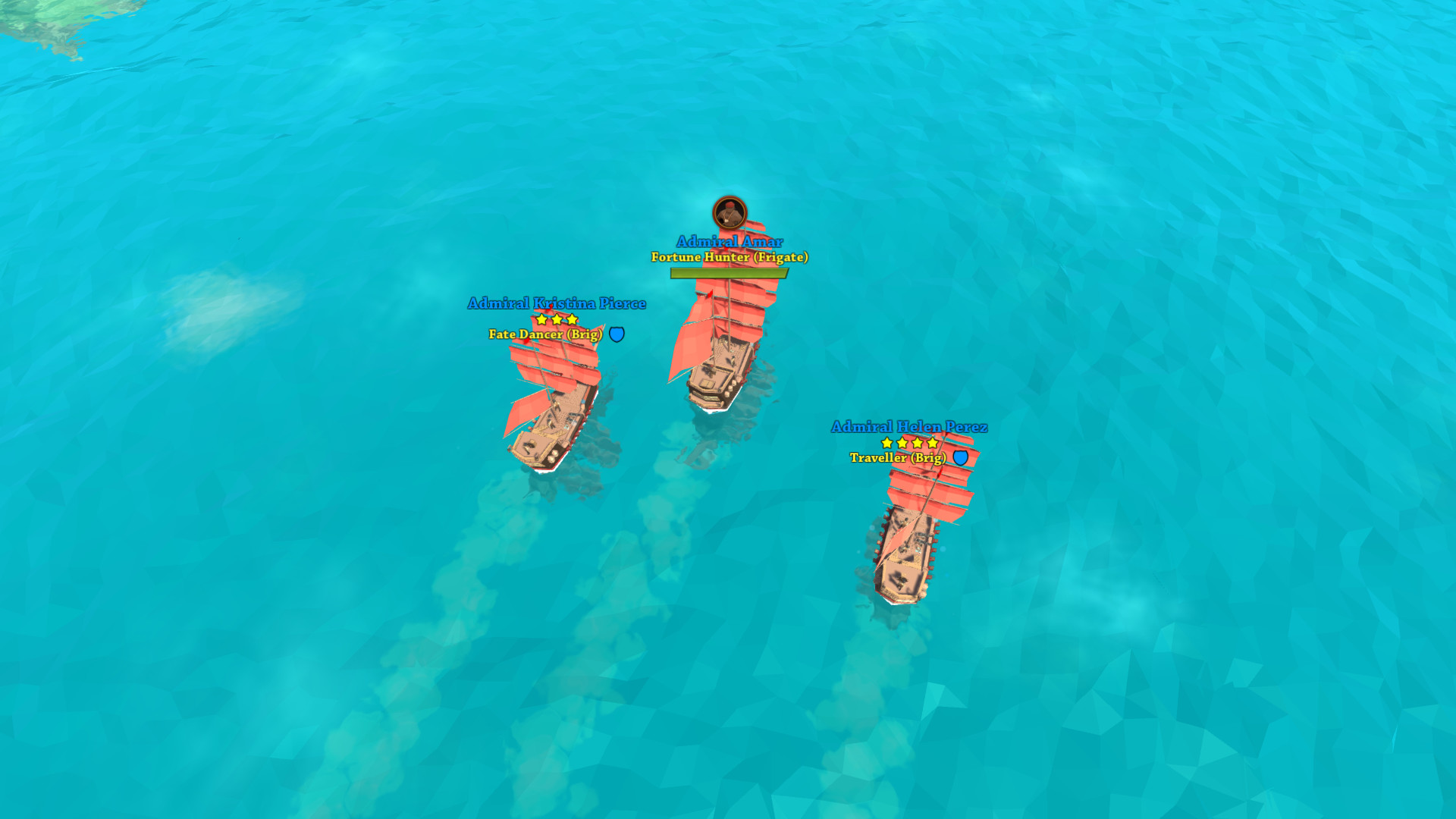Click the Fortune Hunter (Frigate) label
This screenshot has width=1456, height=819.
click(730, 257)
